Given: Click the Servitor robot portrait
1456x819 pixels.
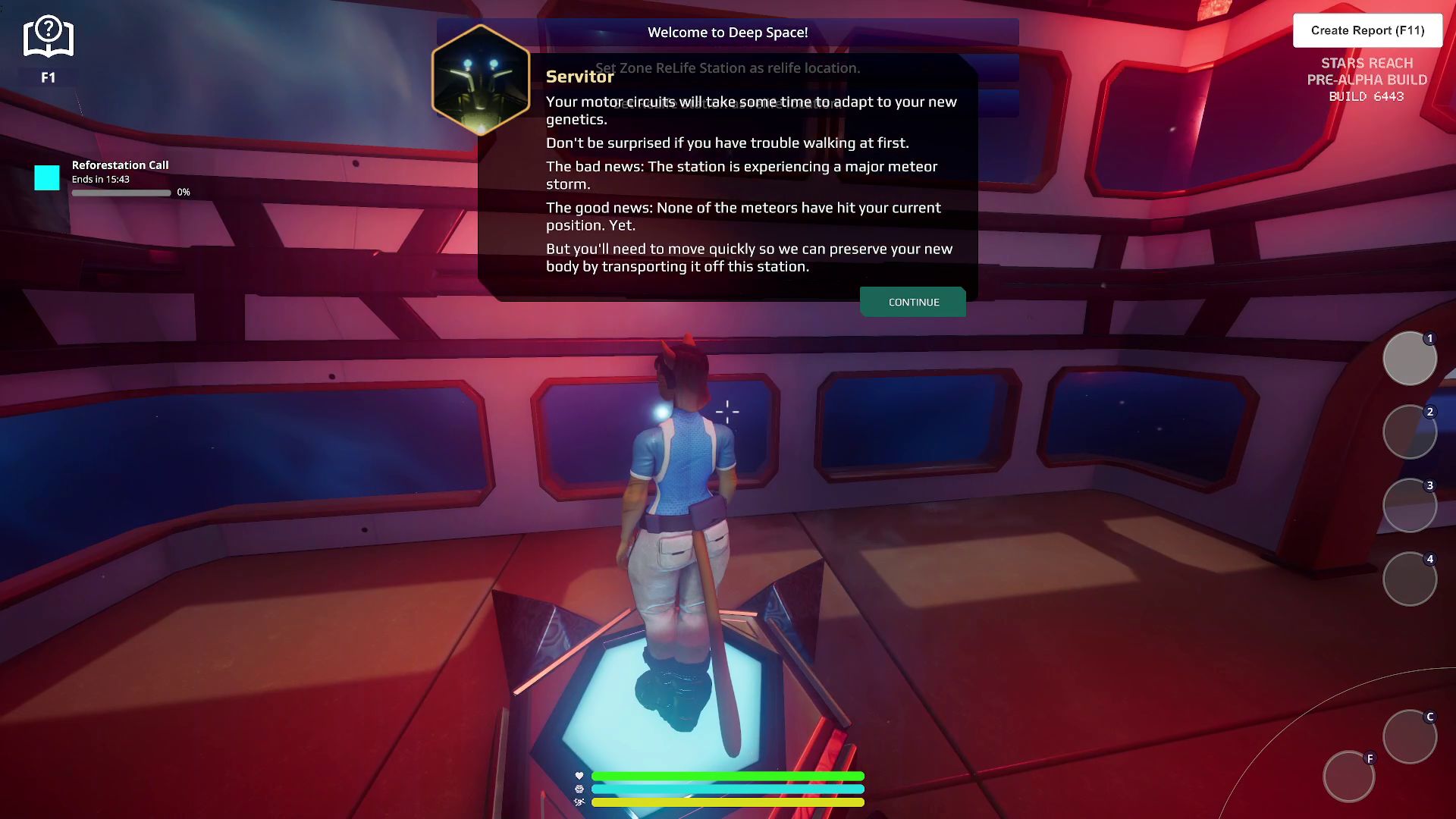Looking at the screenshot, I should (481, 79).
